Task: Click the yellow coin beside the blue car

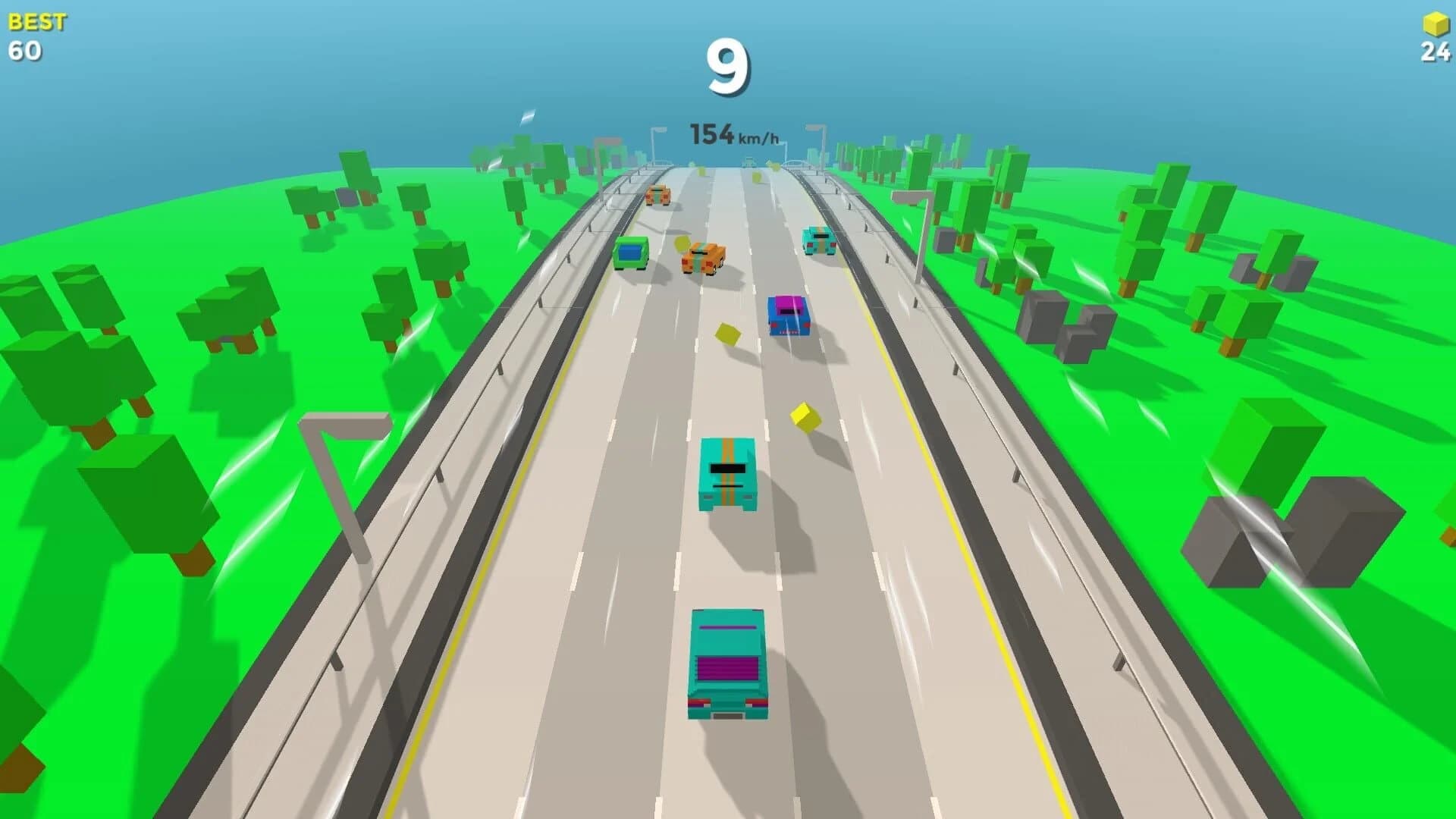Action: coord(726,334)
